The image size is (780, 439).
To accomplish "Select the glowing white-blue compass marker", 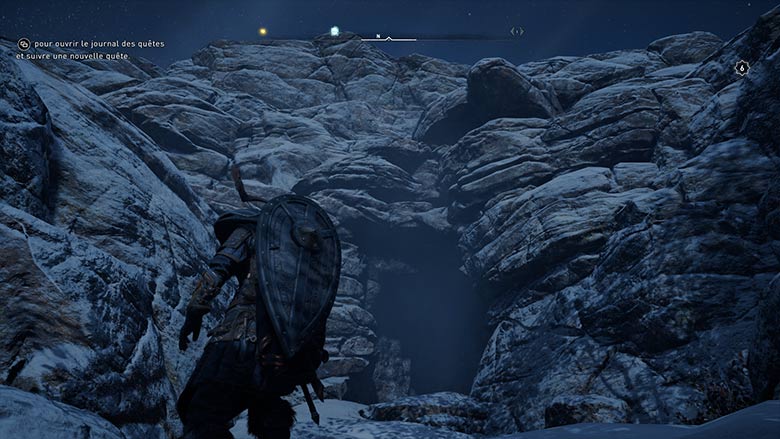I will (x=335, y=31).
